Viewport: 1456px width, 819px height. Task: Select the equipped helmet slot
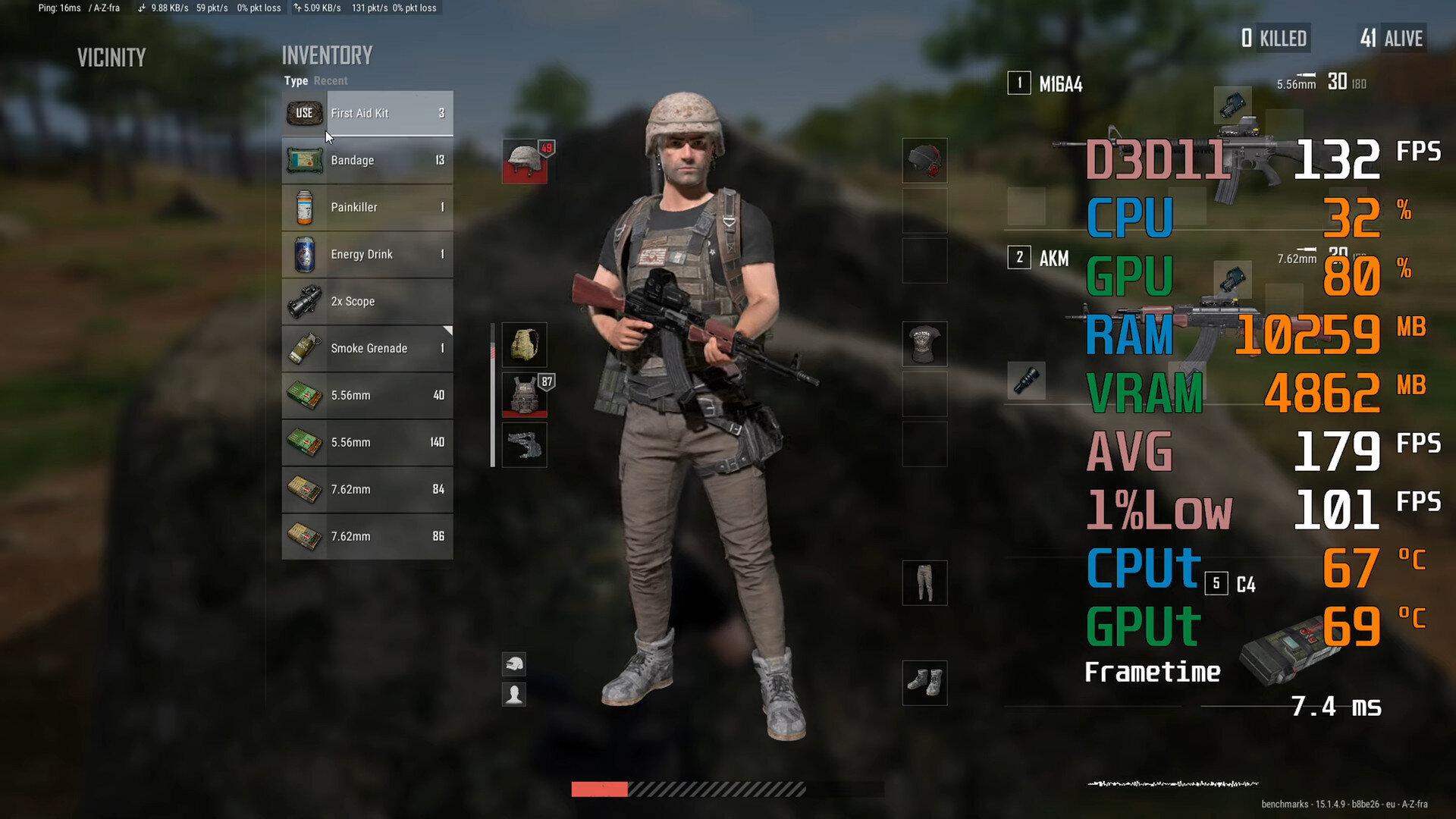point(524,161)
